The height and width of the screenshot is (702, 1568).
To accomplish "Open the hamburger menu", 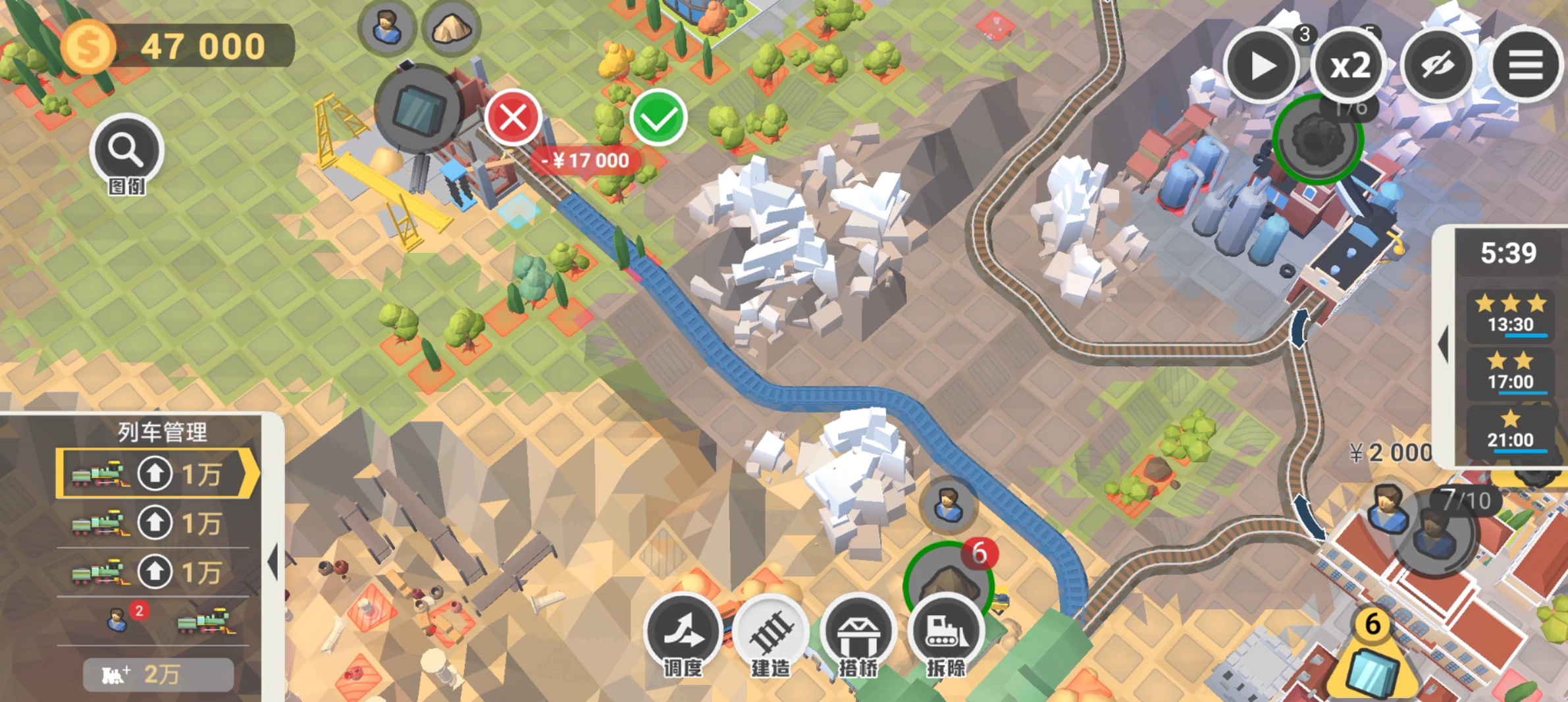I will tap(1525, 66).
